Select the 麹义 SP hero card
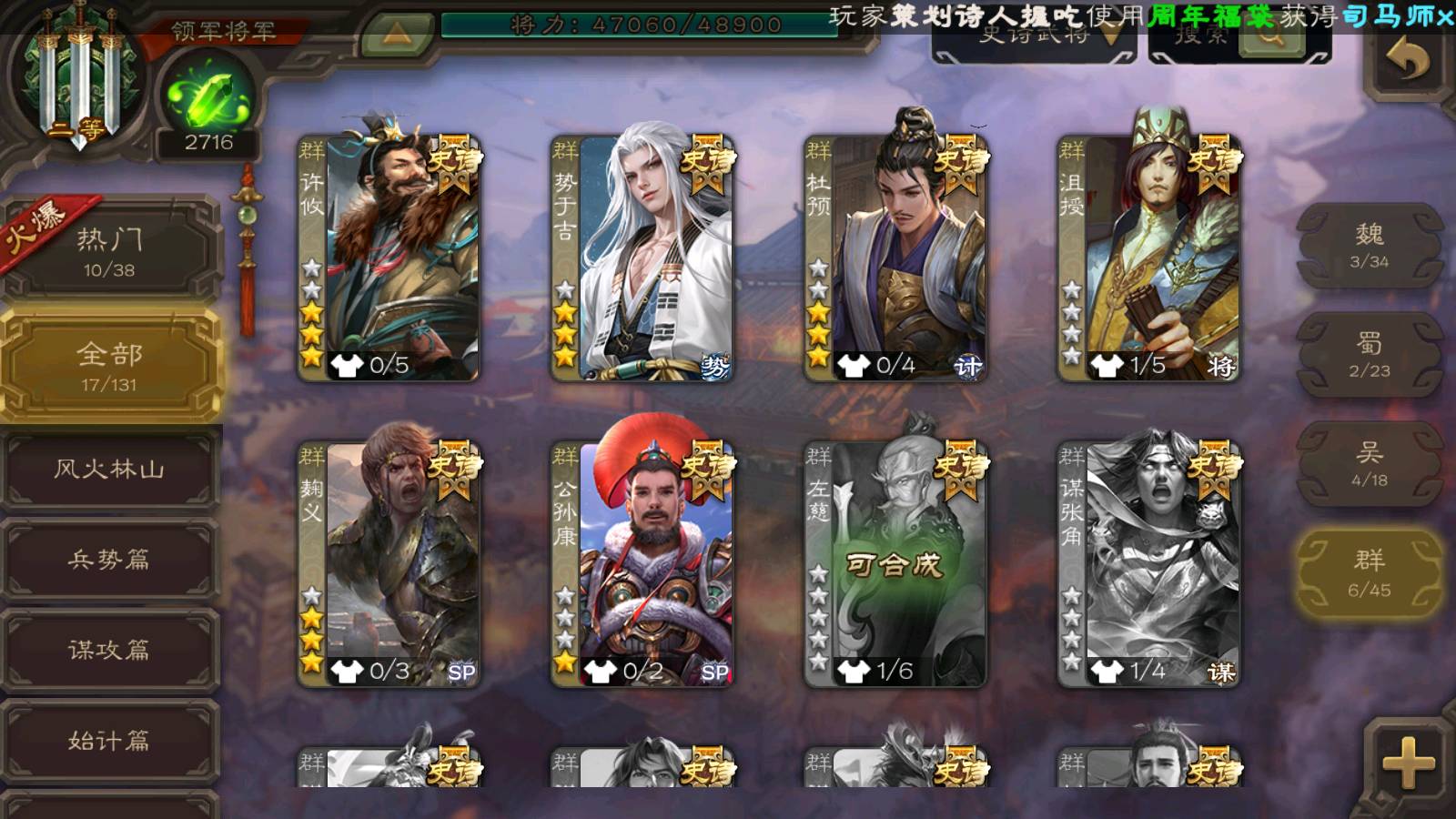Screen dimensions: 1456x819 click(x=389, y=564)
